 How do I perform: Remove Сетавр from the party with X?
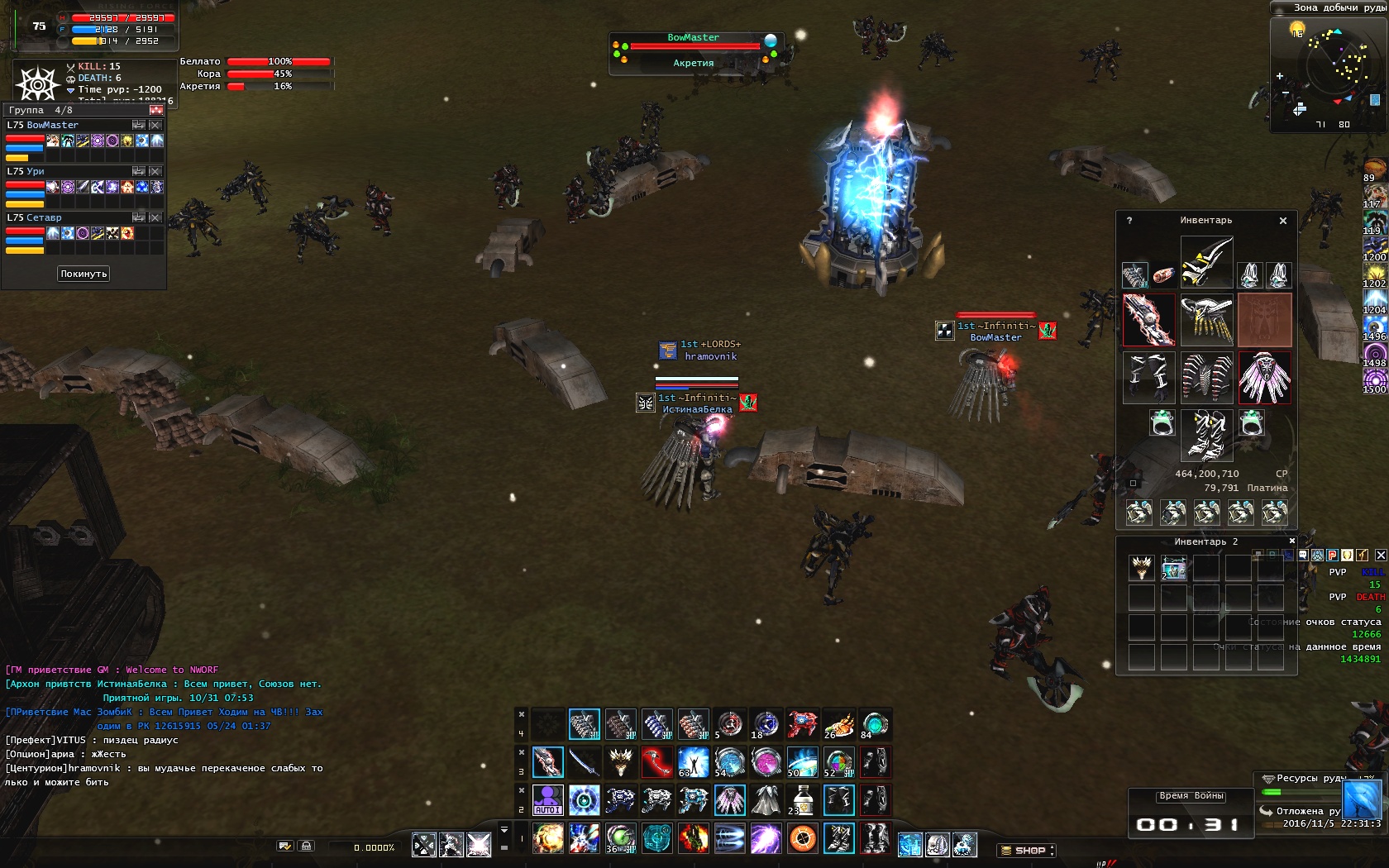click(155, 217)
